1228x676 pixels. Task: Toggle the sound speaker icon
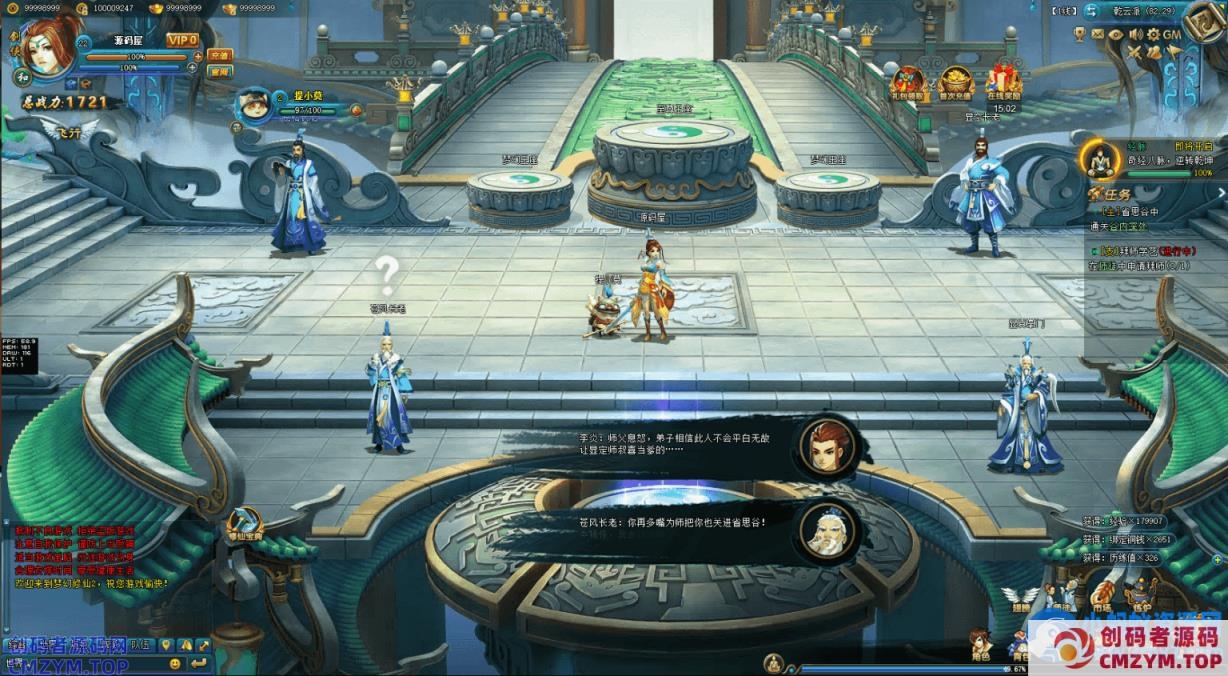(1135, 34)
